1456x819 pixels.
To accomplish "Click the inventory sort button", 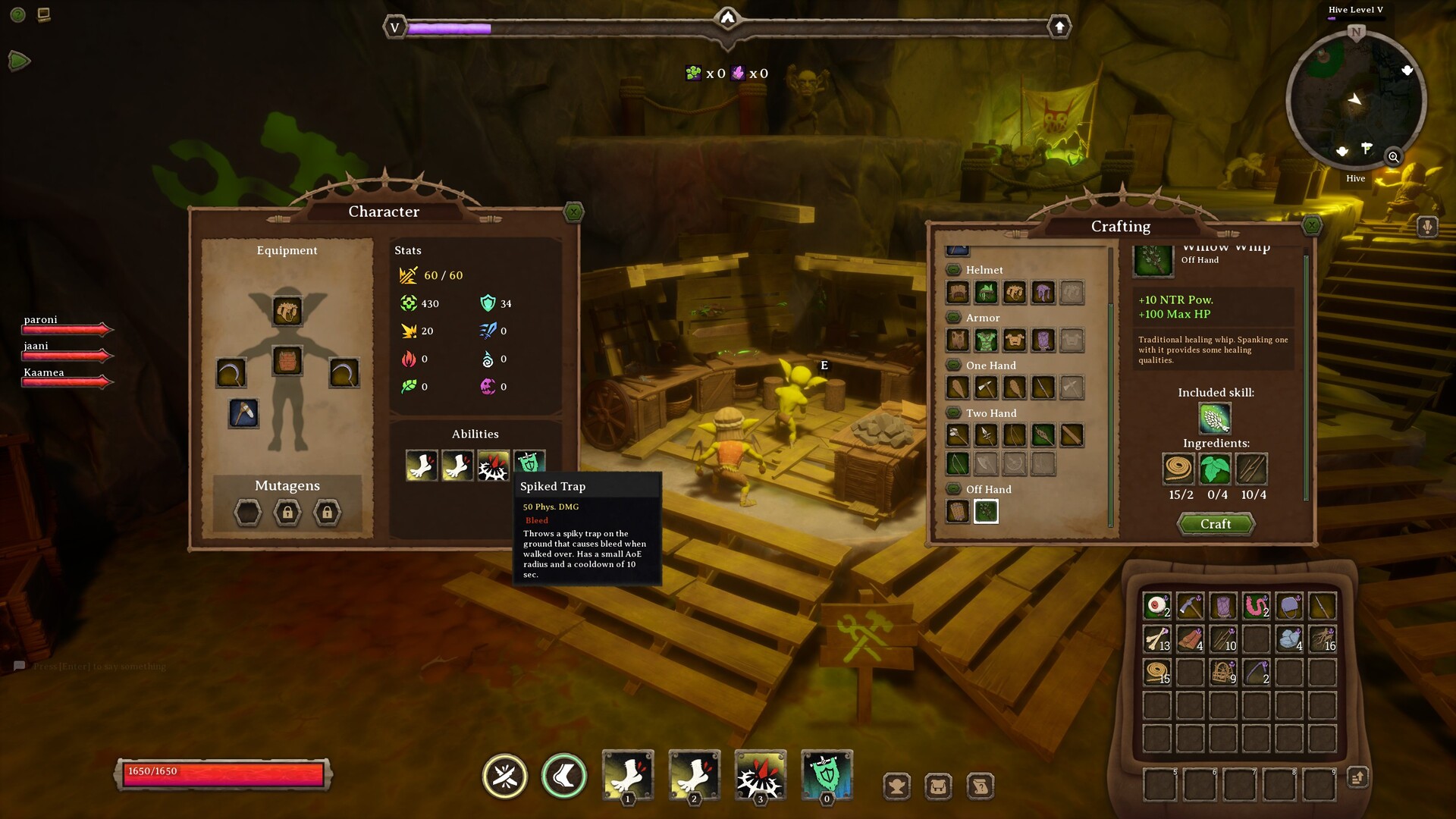I will click(1357, 777).
